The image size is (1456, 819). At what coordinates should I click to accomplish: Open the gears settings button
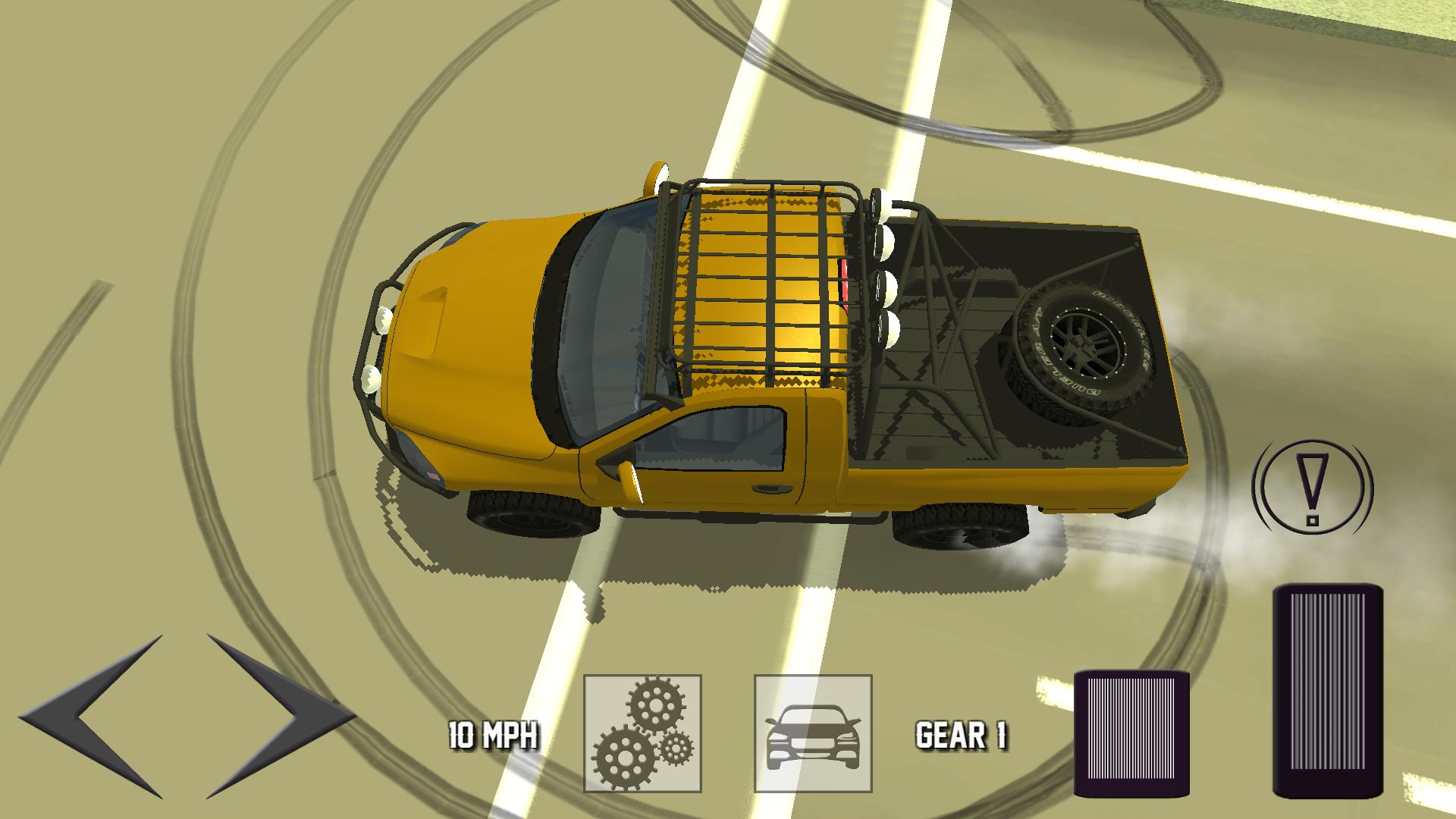(x=642, y=733)
